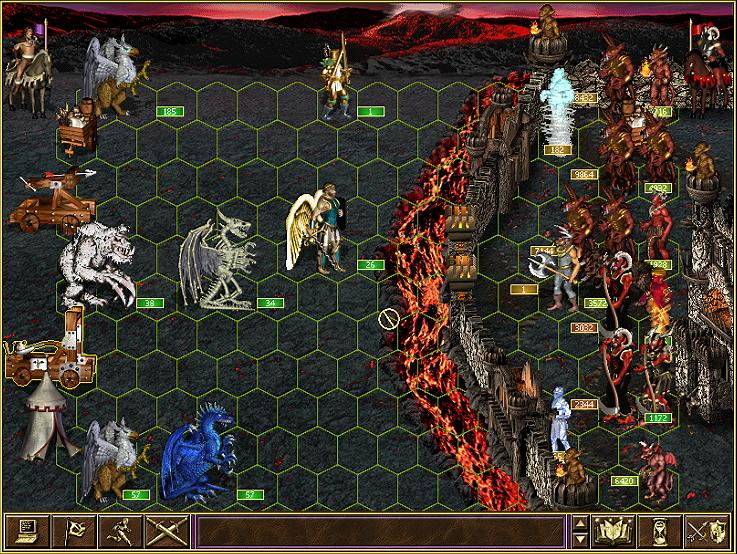
Task: Defend with the shield and sword button
Action: pyautogui.click(x=710, y=531)
